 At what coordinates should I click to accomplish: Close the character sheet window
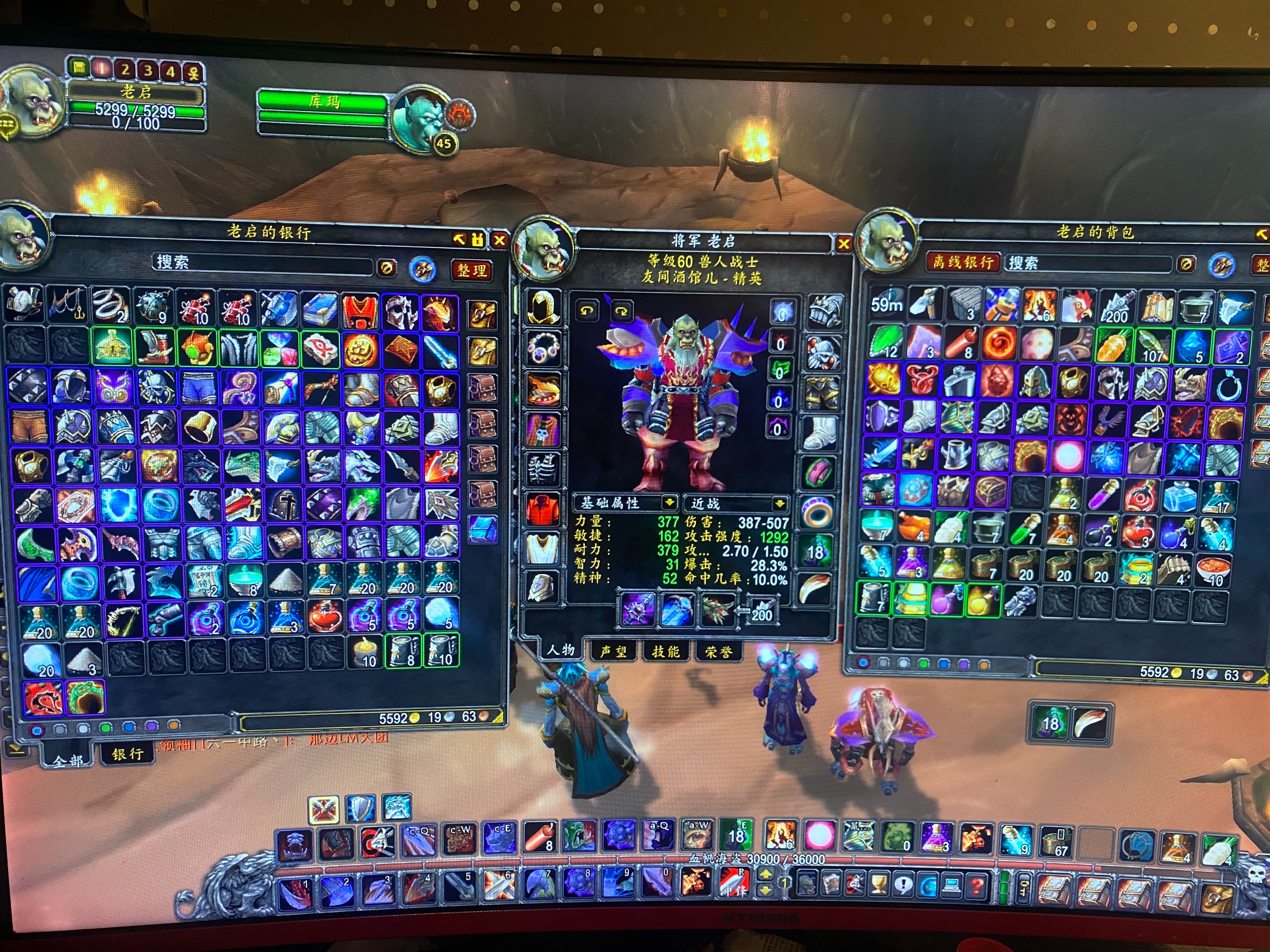844,244
